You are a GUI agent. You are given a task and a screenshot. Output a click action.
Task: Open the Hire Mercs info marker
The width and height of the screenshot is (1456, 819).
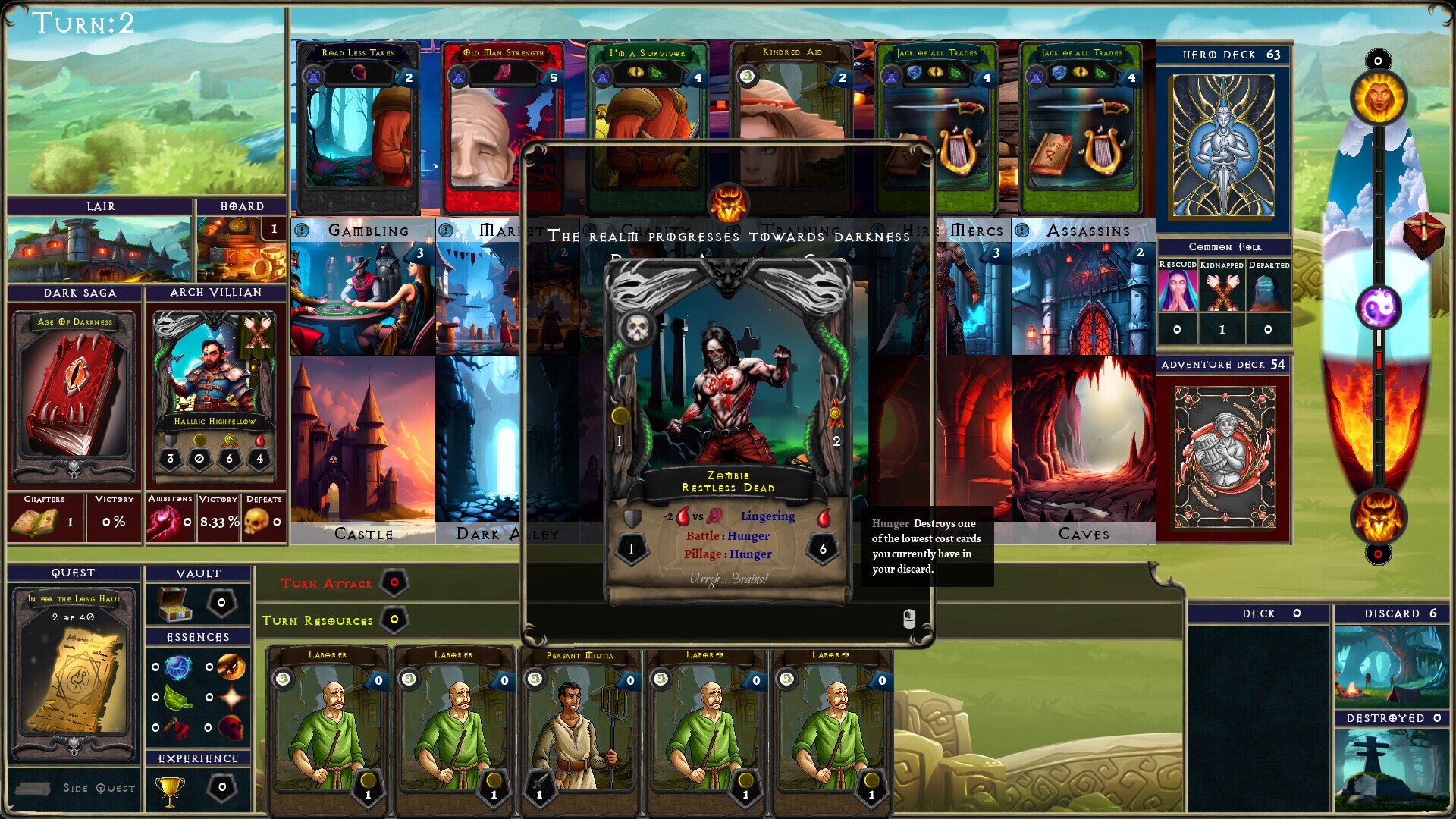pyautogui.click(x=878, y=230)
